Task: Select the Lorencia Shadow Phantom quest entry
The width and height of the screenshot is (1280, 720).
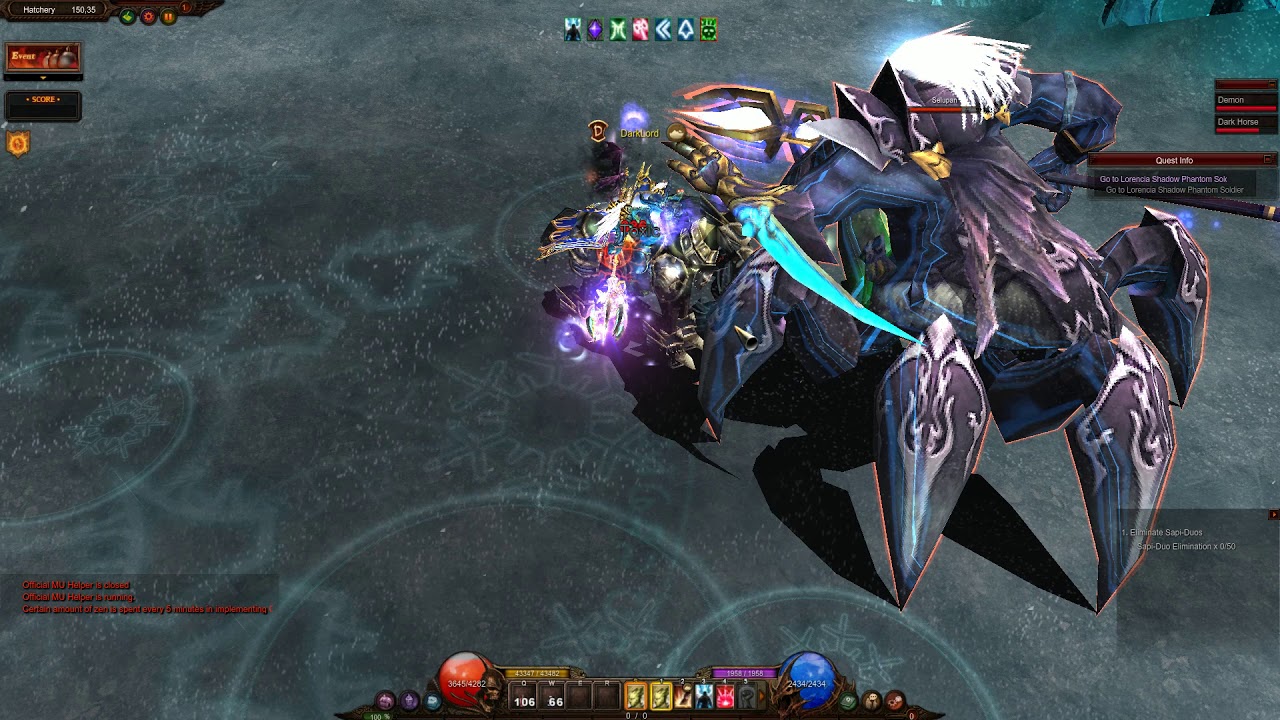Action: click(1163, 180)
